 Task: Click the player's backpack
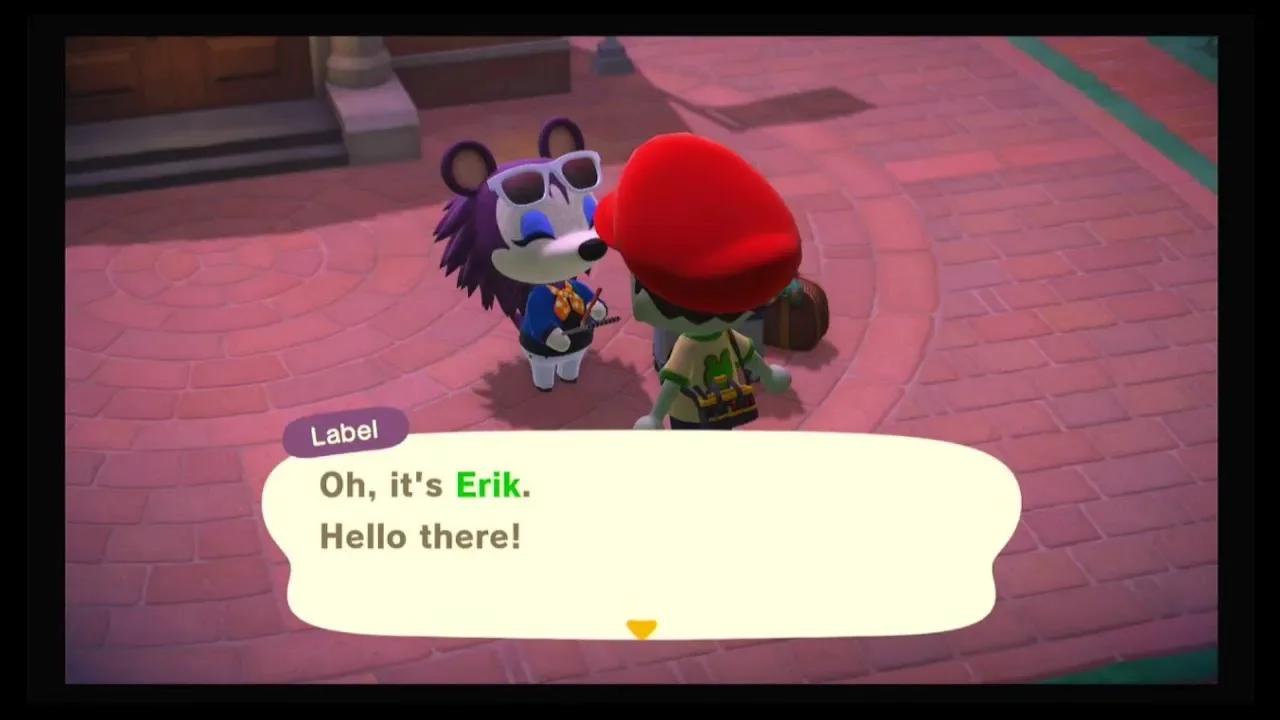pyautogui.click(x=795, y=315)
